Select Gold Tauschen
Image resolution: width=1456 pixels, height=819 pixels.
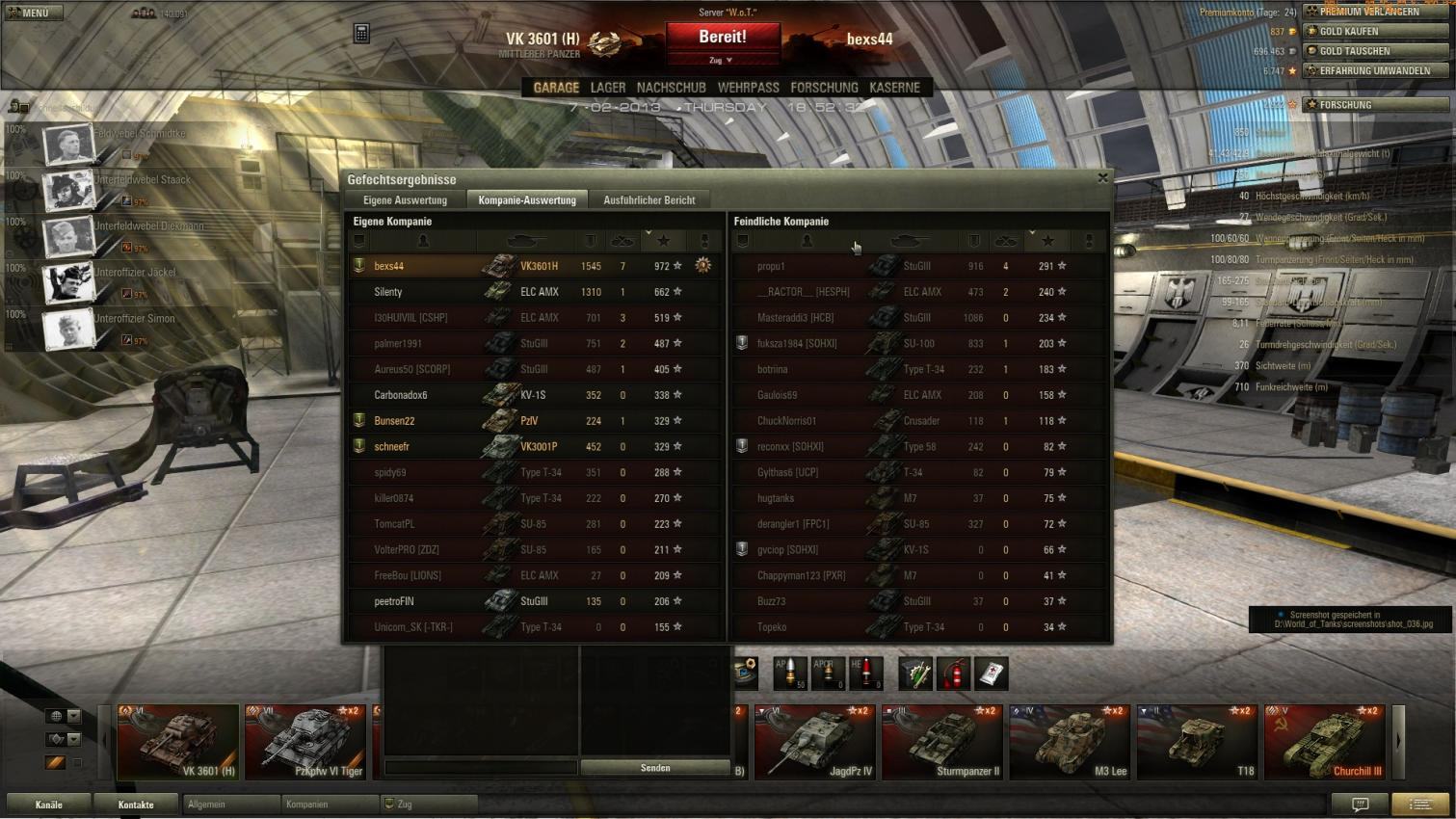coord(1375,51)
